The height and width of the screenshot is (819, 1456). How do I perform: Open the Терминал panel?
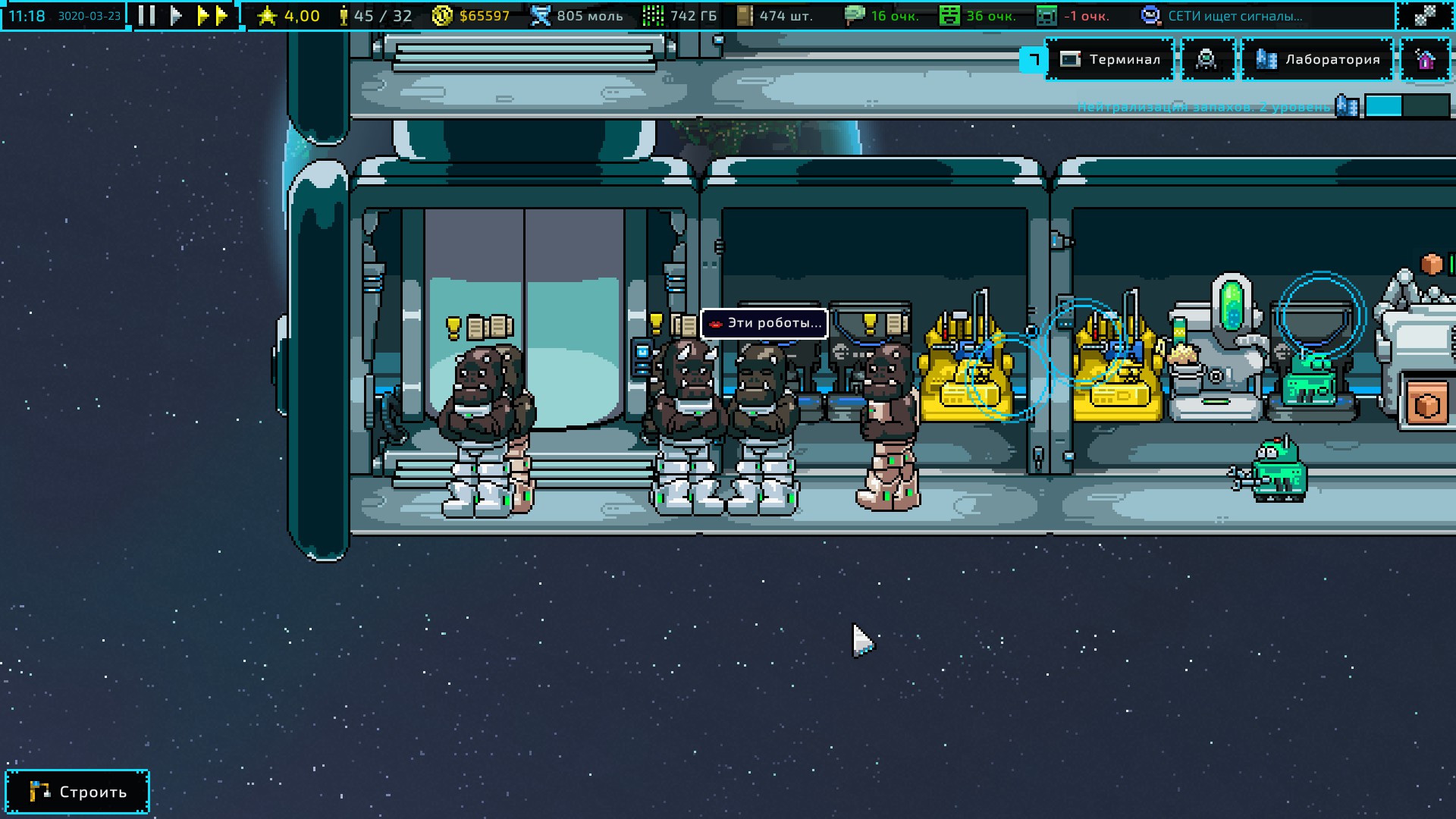(1110, 59)
